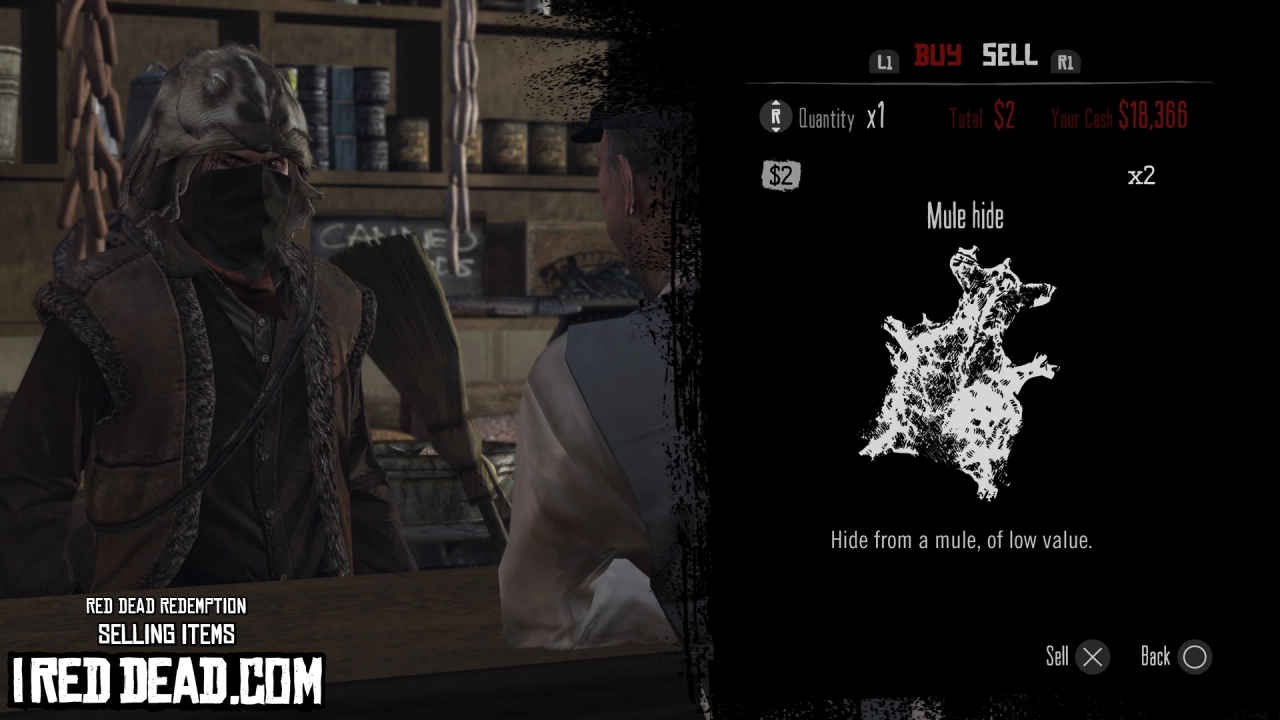Click Your Cash $18,366 display
The height and width of the screenshot is (720, 1280).
(x=1120, y=116)
